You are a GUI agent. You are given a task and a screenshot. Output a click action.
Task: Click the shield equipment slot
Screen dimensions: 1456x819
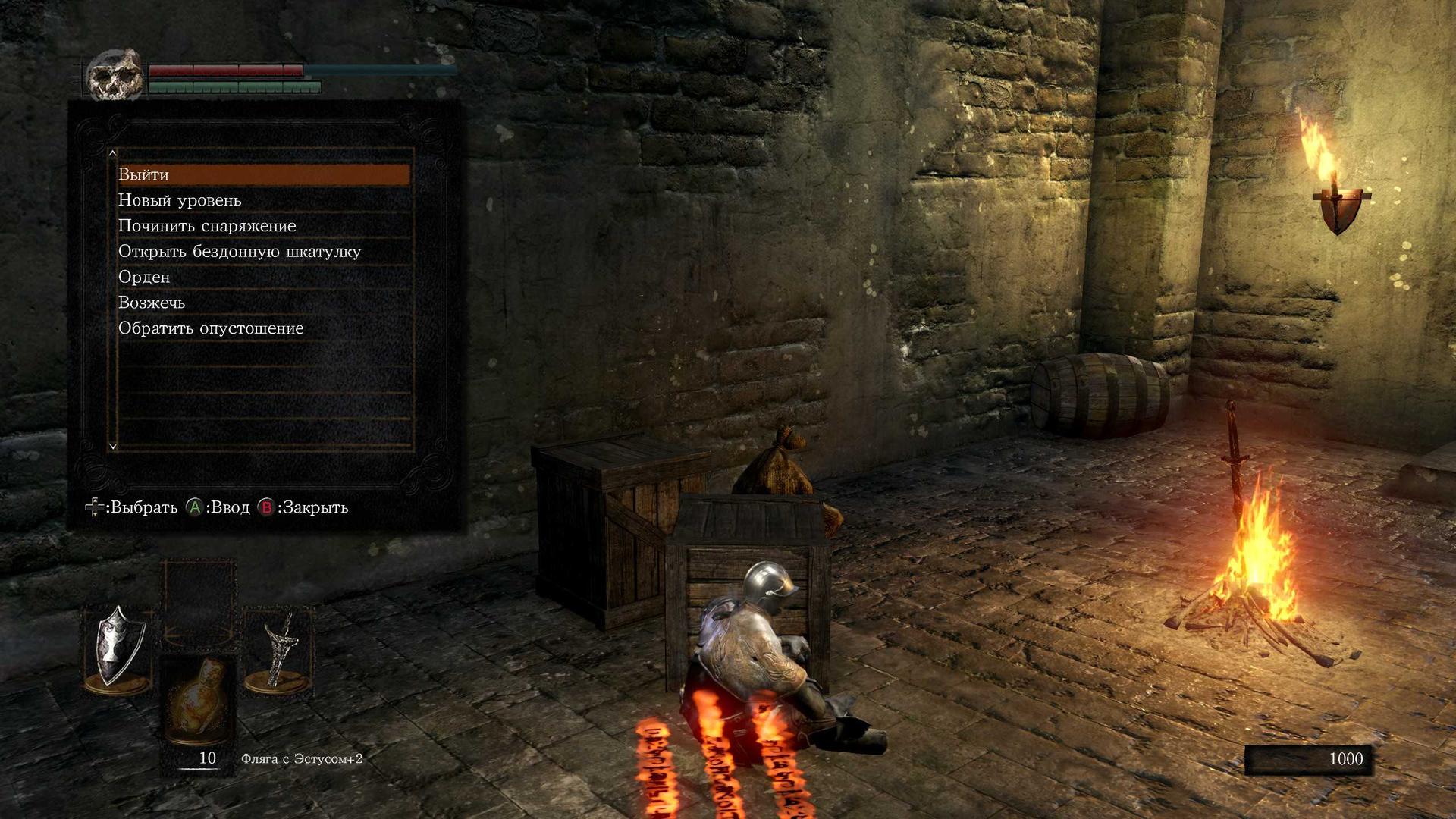(116, 647)
